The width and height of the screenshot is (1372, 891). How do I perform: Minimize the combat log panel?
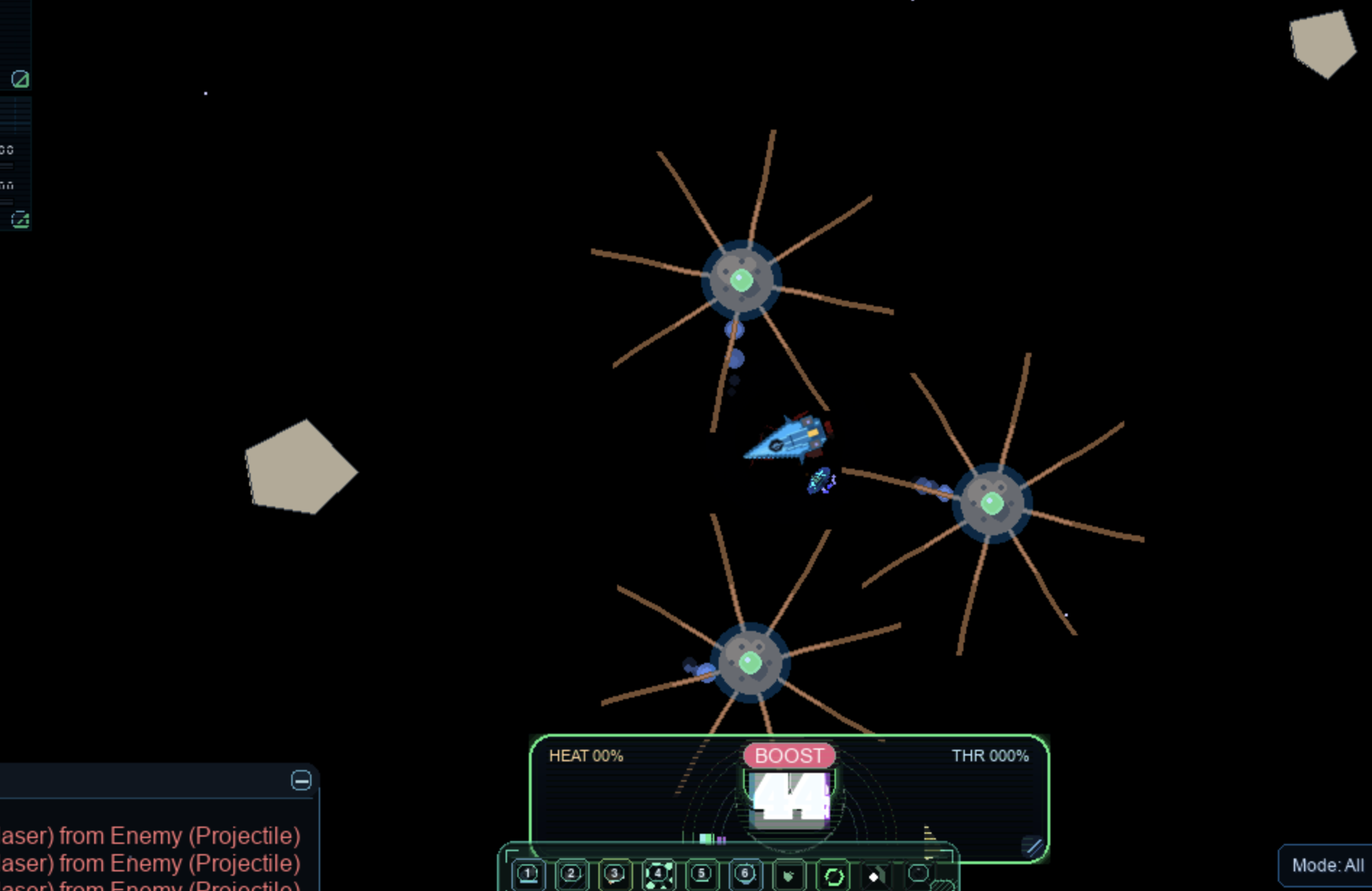tap(301, 780)
